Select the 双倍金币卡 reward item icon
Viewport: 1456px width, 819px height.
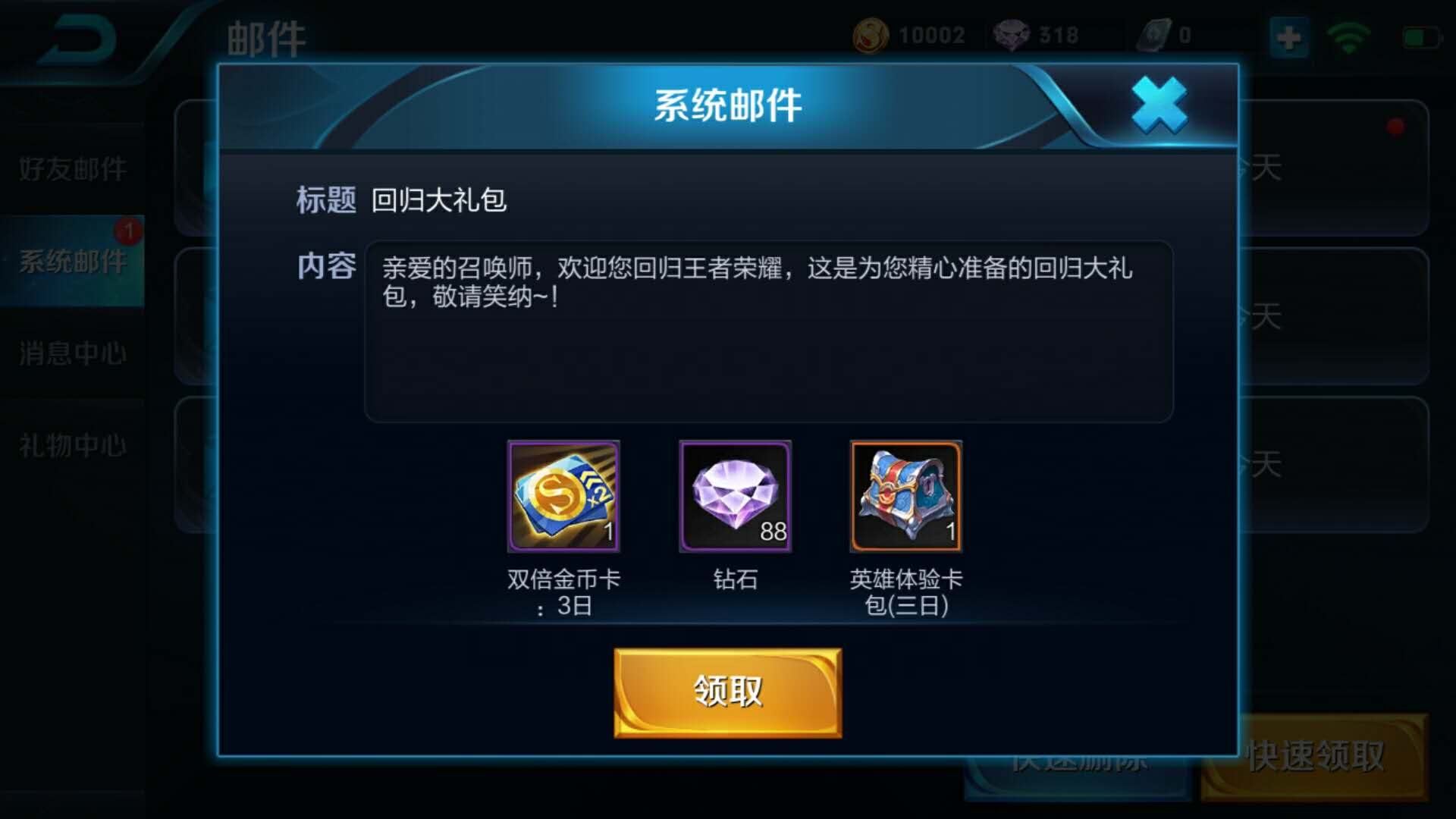[563, 496]
